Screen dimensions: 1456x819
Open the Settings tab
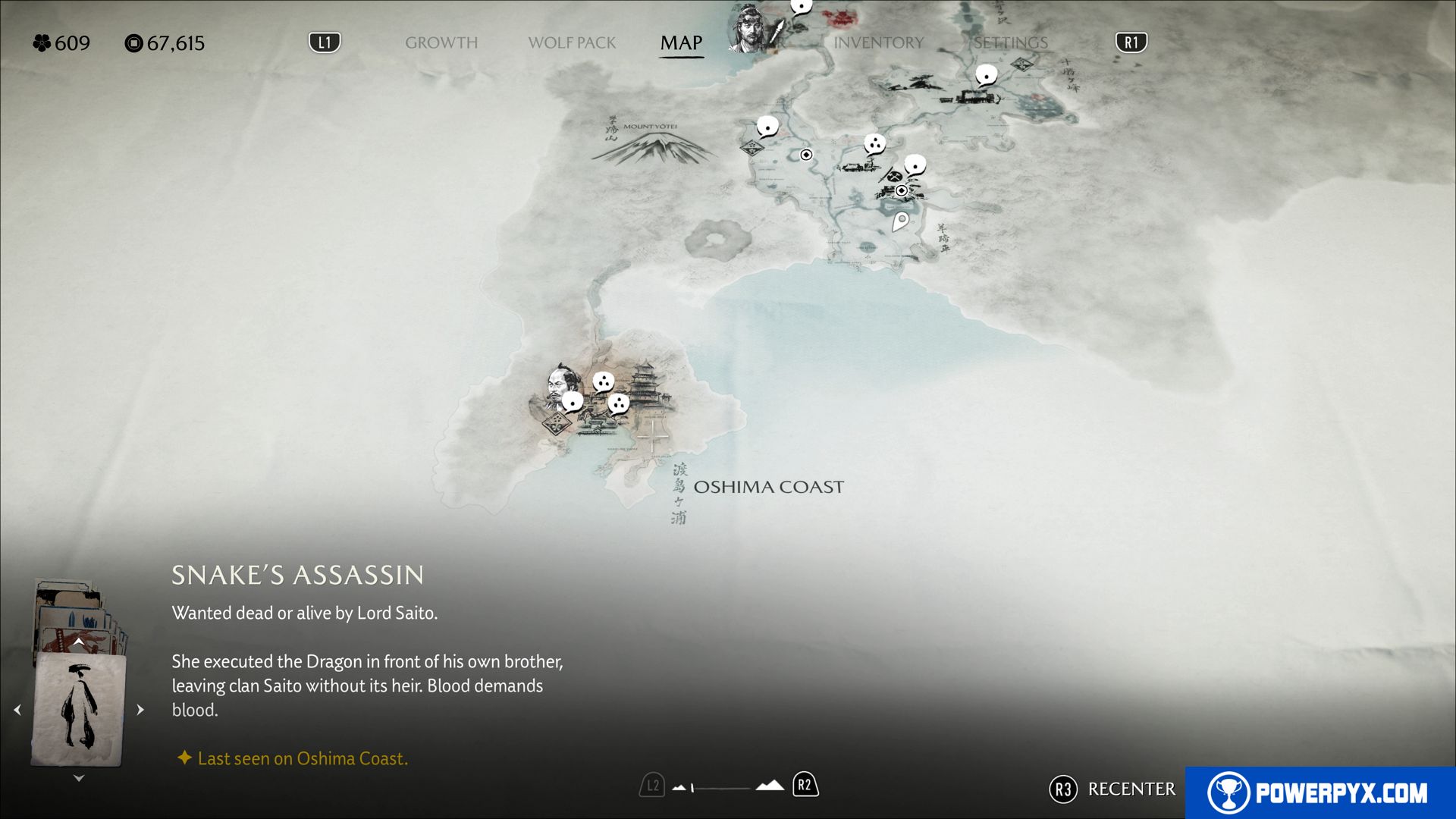(1010, 43)
